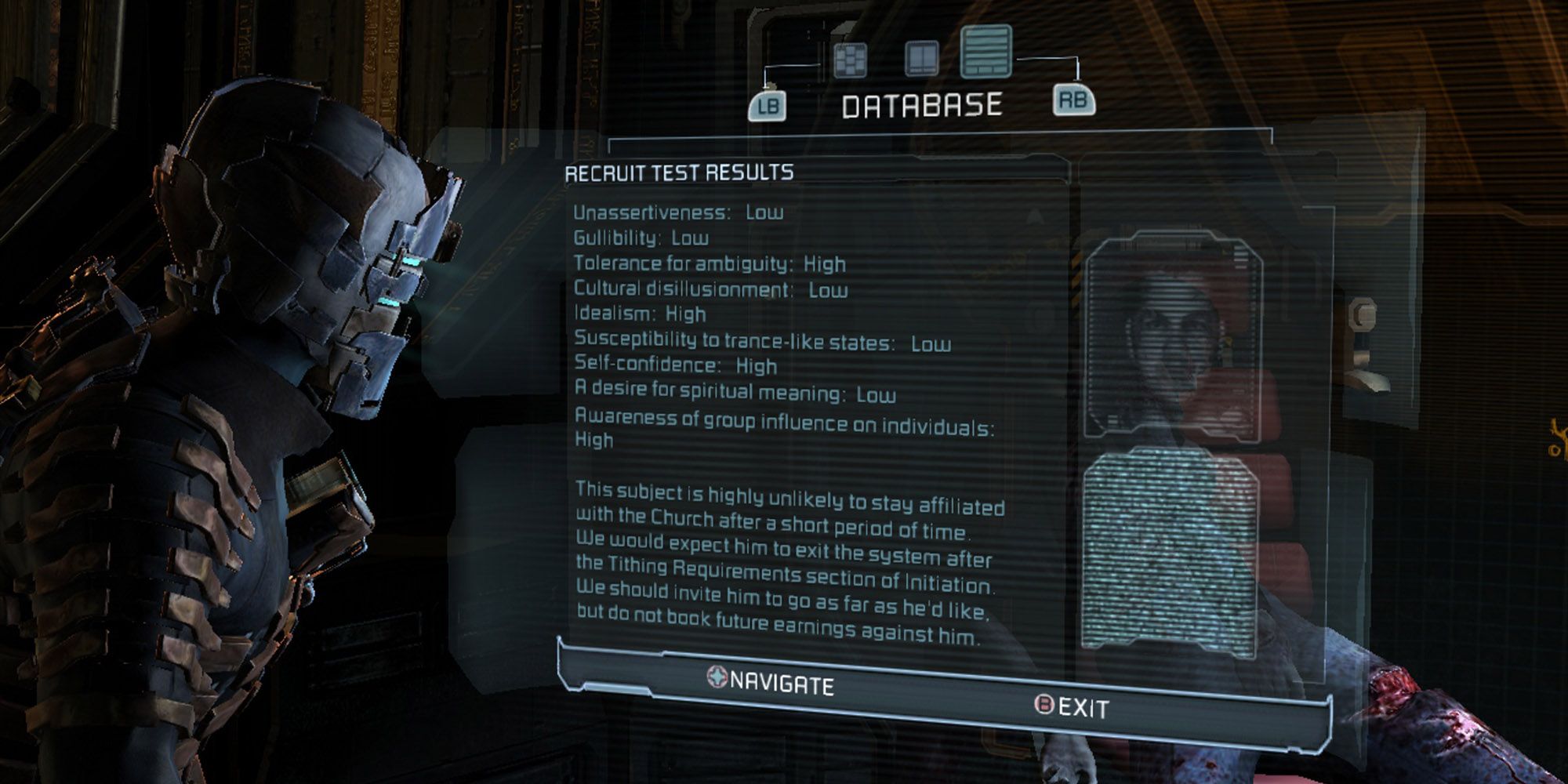Open the split-panel tab icon

tap(921, 59)
